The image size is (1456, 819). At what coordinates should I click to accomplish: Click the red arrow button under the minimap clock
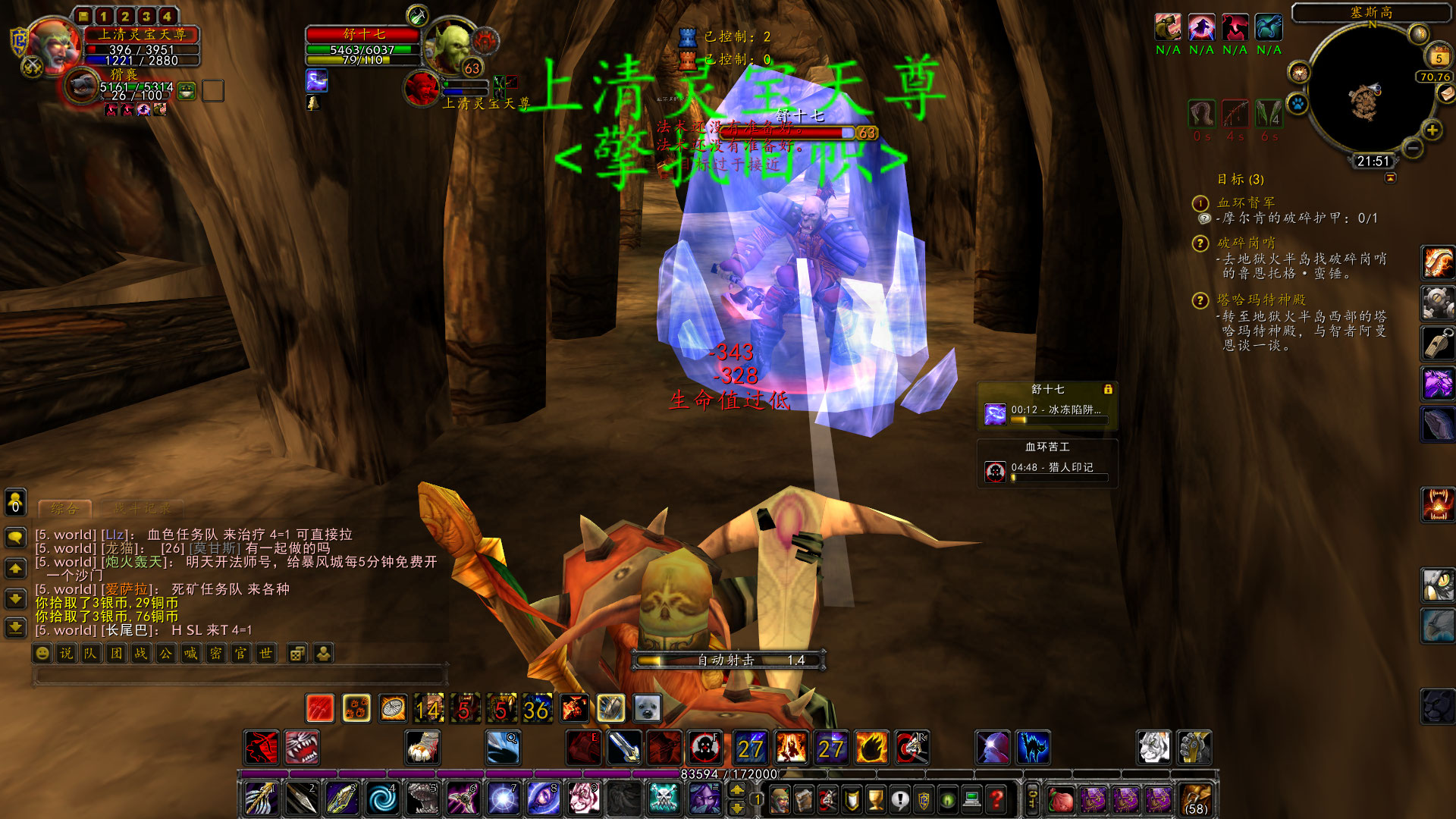[x=1390, y=178]
